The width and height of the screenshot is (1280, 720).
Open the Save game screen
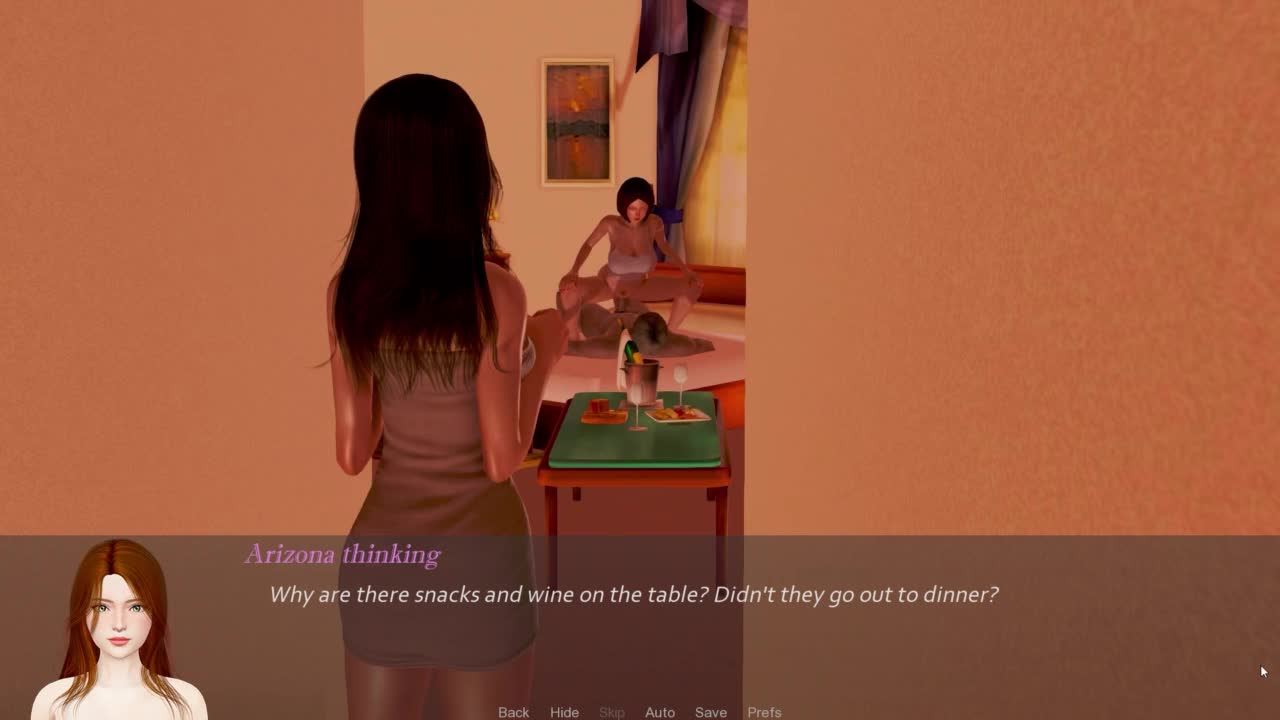pyautogui.click(x=711, y=712)
